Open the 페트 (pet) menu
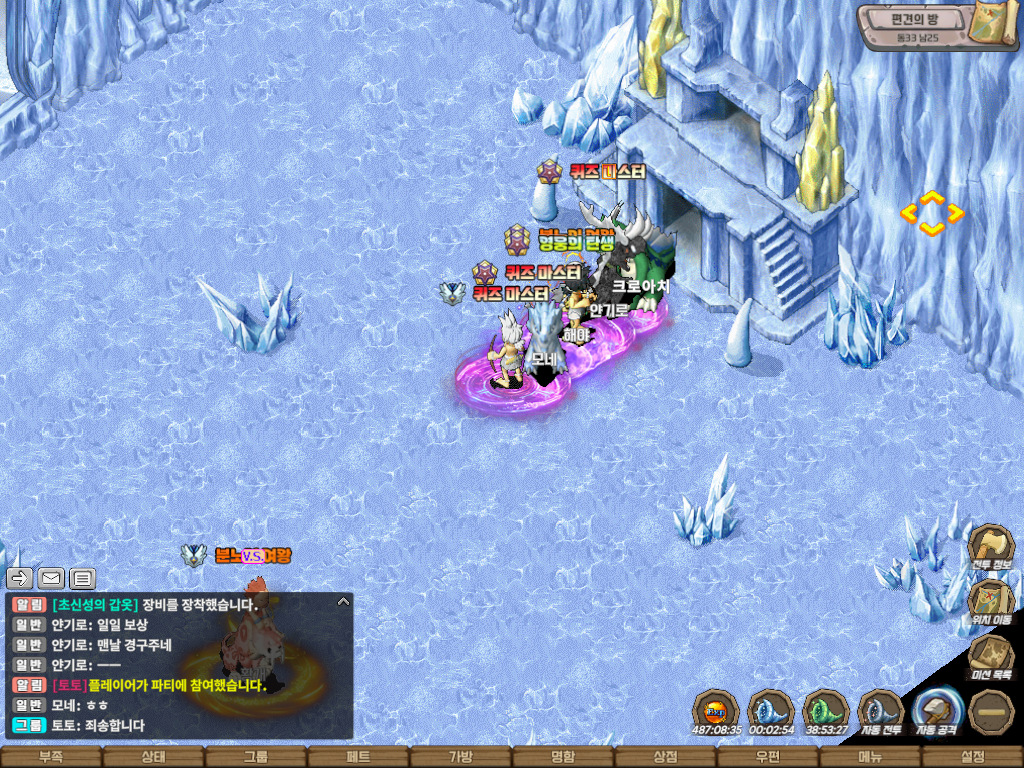The width and height of the screenshot is (1024, 768). pos(358,757)
